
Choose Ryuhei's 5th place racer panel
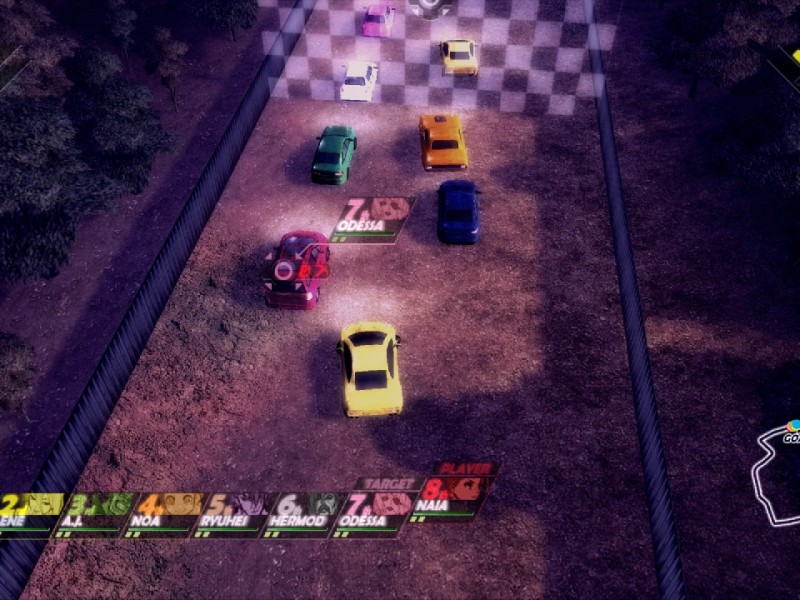(x=235, y=513)
